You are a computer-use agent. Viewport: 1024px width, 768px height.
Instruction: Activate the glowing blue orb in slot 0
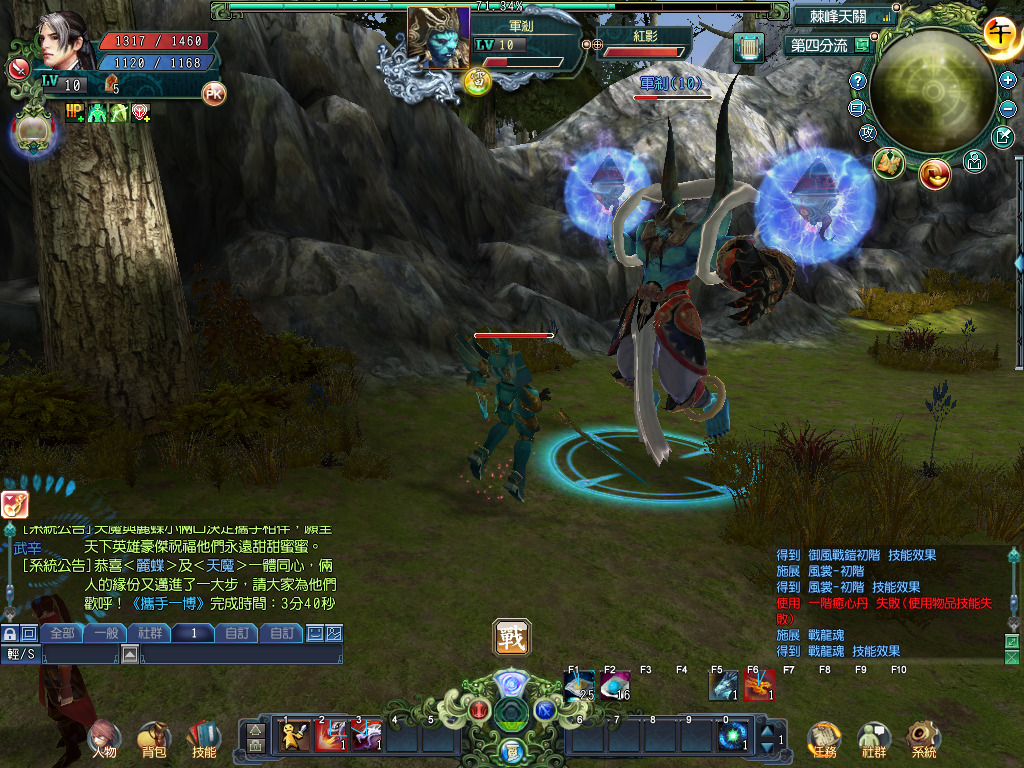point(732,736)
